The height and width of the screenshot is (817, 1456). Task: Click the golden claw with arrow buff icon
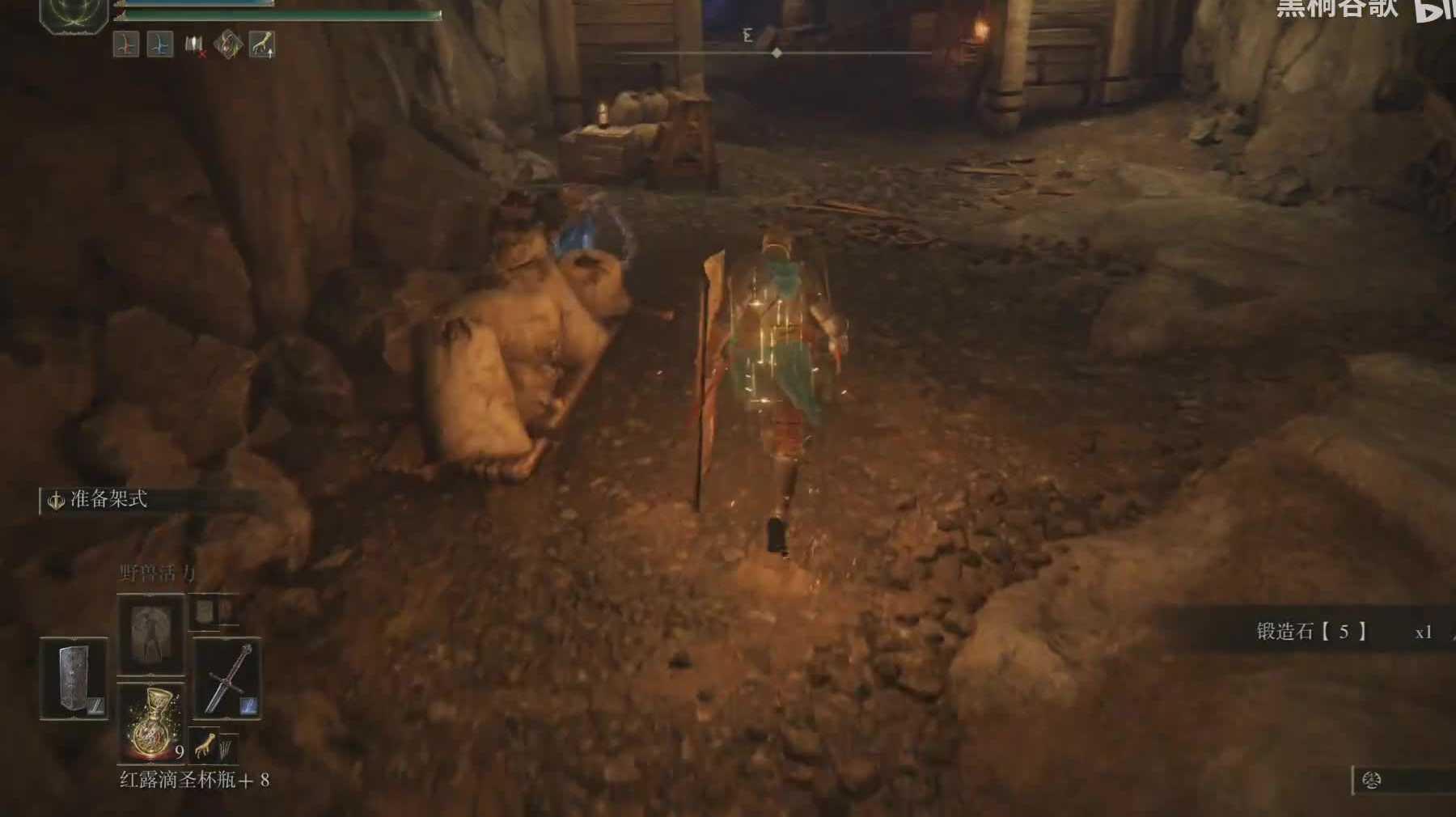tap(262, 44)
